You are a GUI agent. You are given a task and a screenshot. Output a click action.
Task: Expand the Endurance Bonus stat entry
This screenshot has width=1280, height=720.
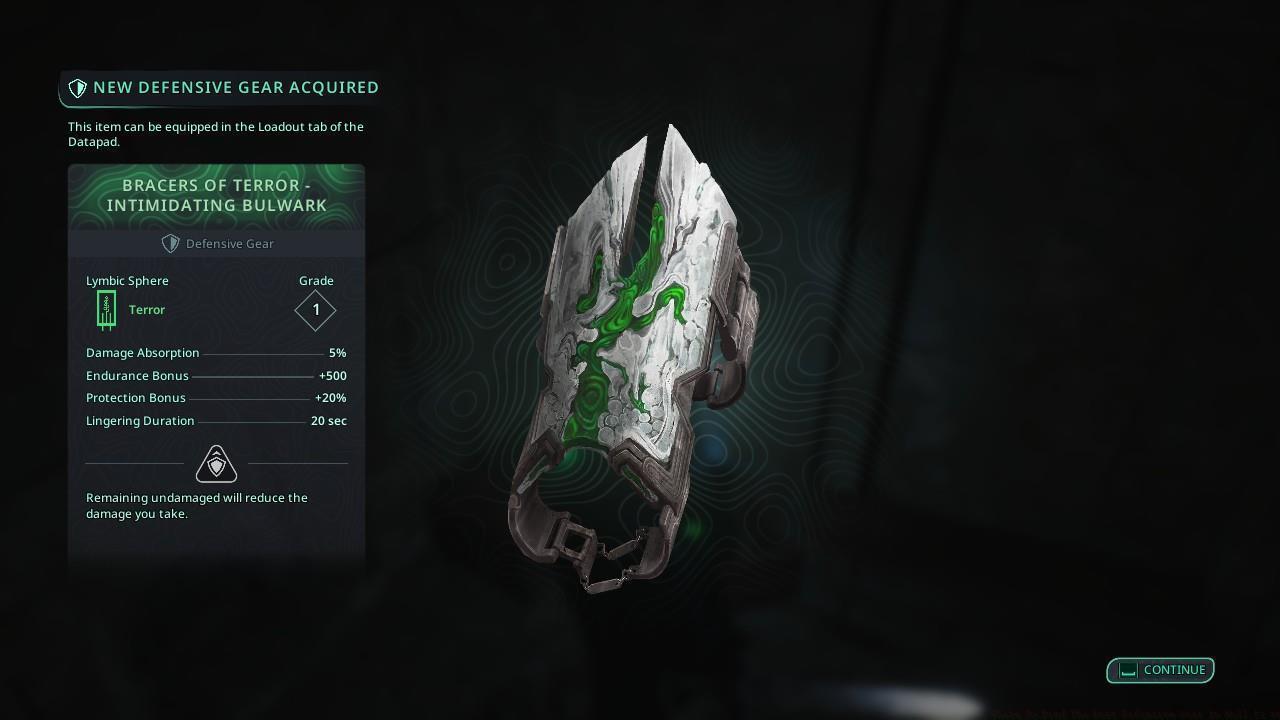pos(215,376)
